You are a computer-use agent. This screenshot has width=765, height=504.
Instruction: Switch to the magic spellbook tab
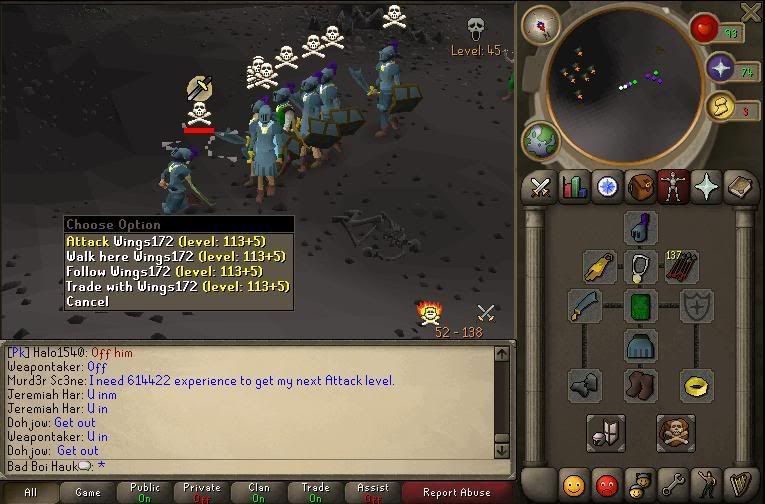click(x=706, y=187)
